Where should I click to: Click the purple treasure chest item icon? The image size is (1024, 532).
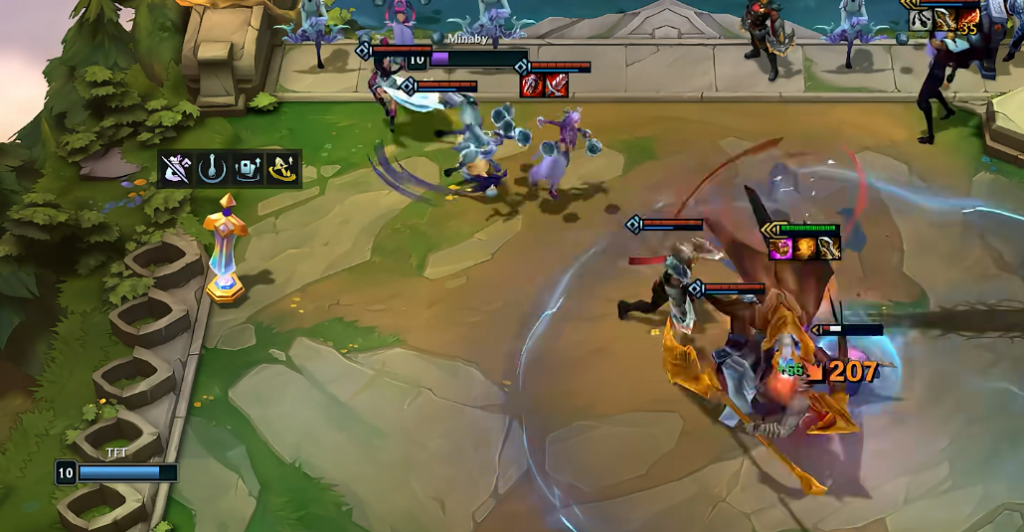click(781, 248)
